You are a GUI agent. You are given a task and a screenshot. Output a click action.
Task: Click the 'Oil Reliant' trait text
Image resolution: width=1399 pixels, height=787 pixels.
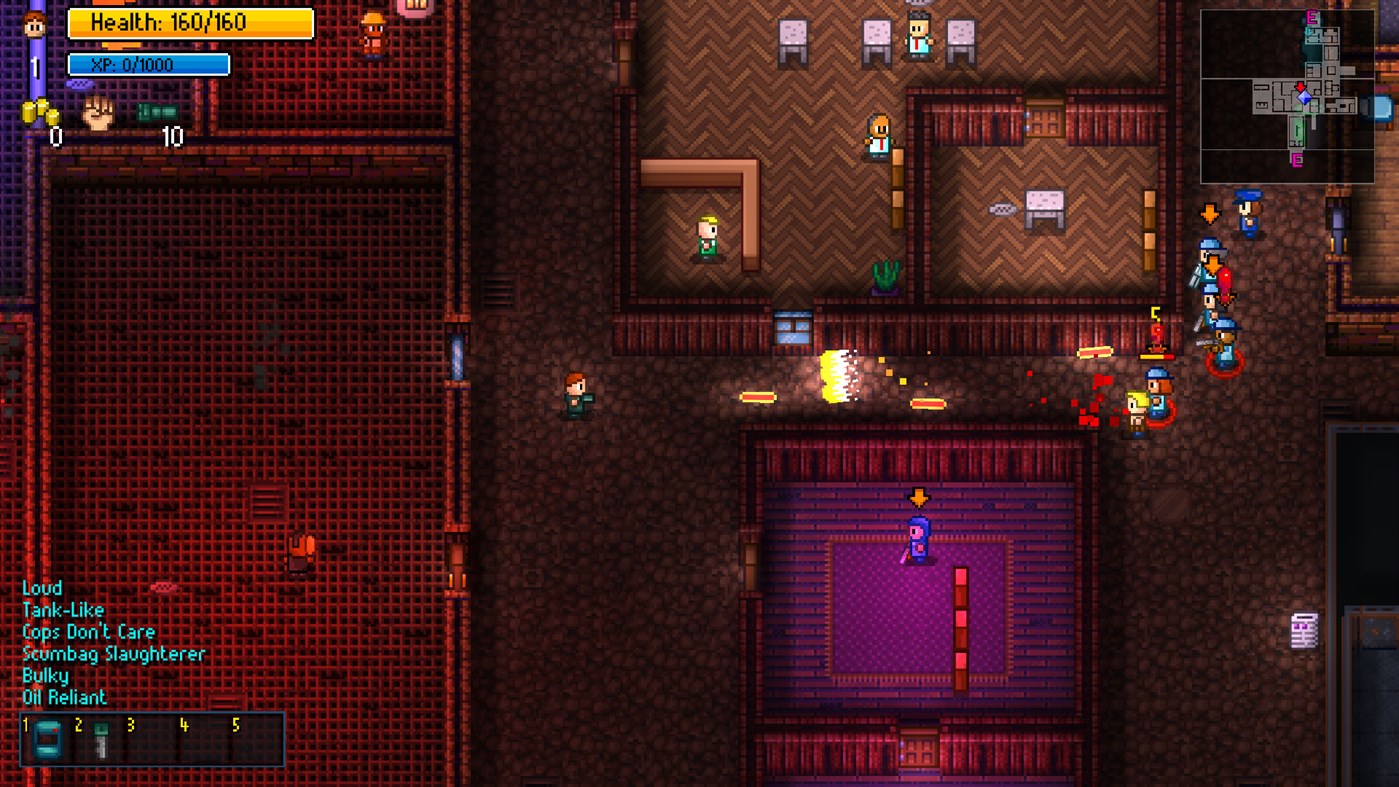pyautogui.click(x=67, y=697)
